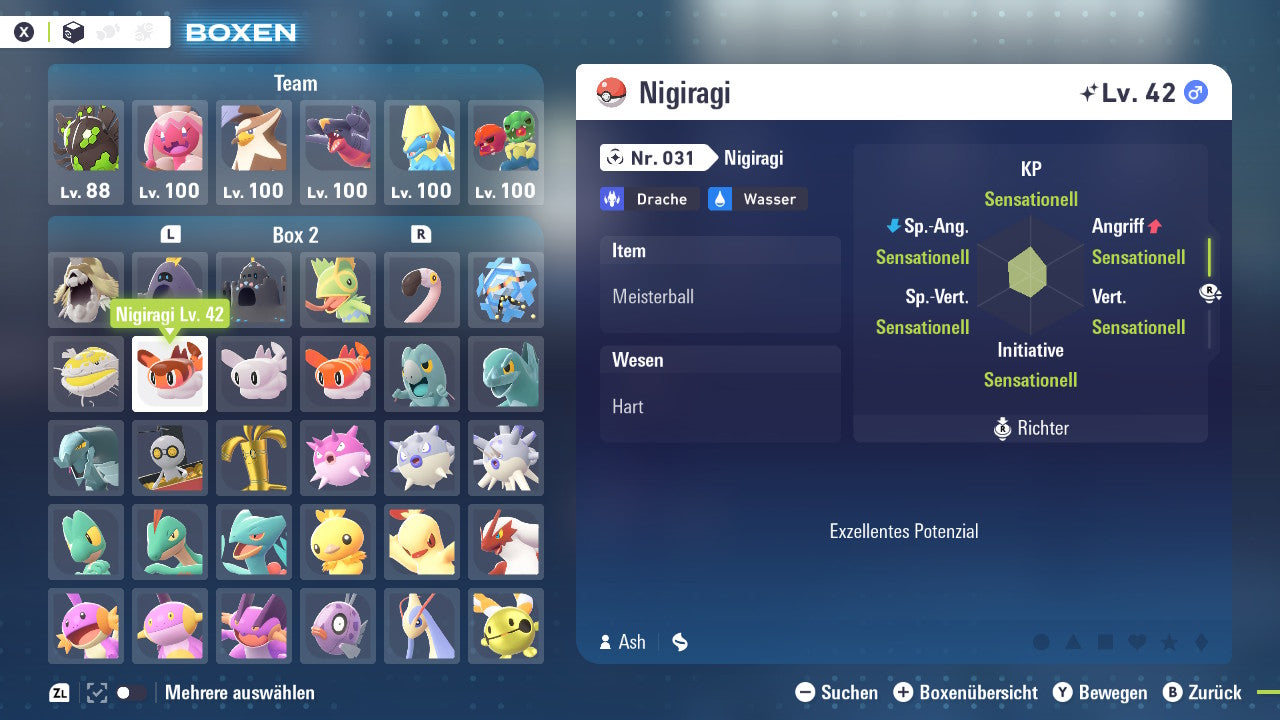
Task: Click the R-stick rotate icon on the stat chart
Action: [1210, 292]
